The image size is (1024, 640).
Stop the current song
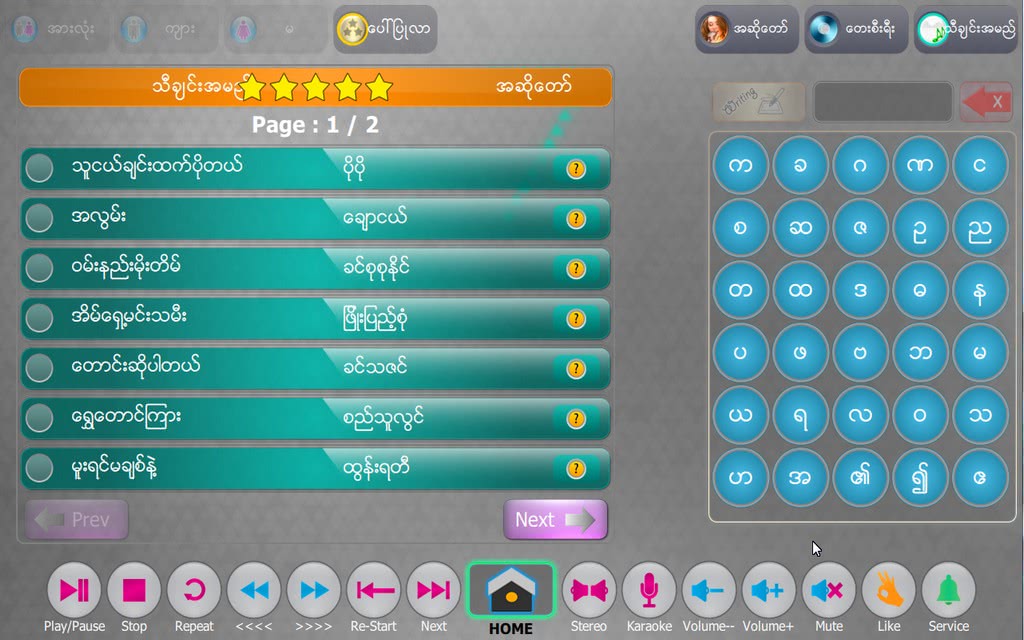(x=134, y=590)
